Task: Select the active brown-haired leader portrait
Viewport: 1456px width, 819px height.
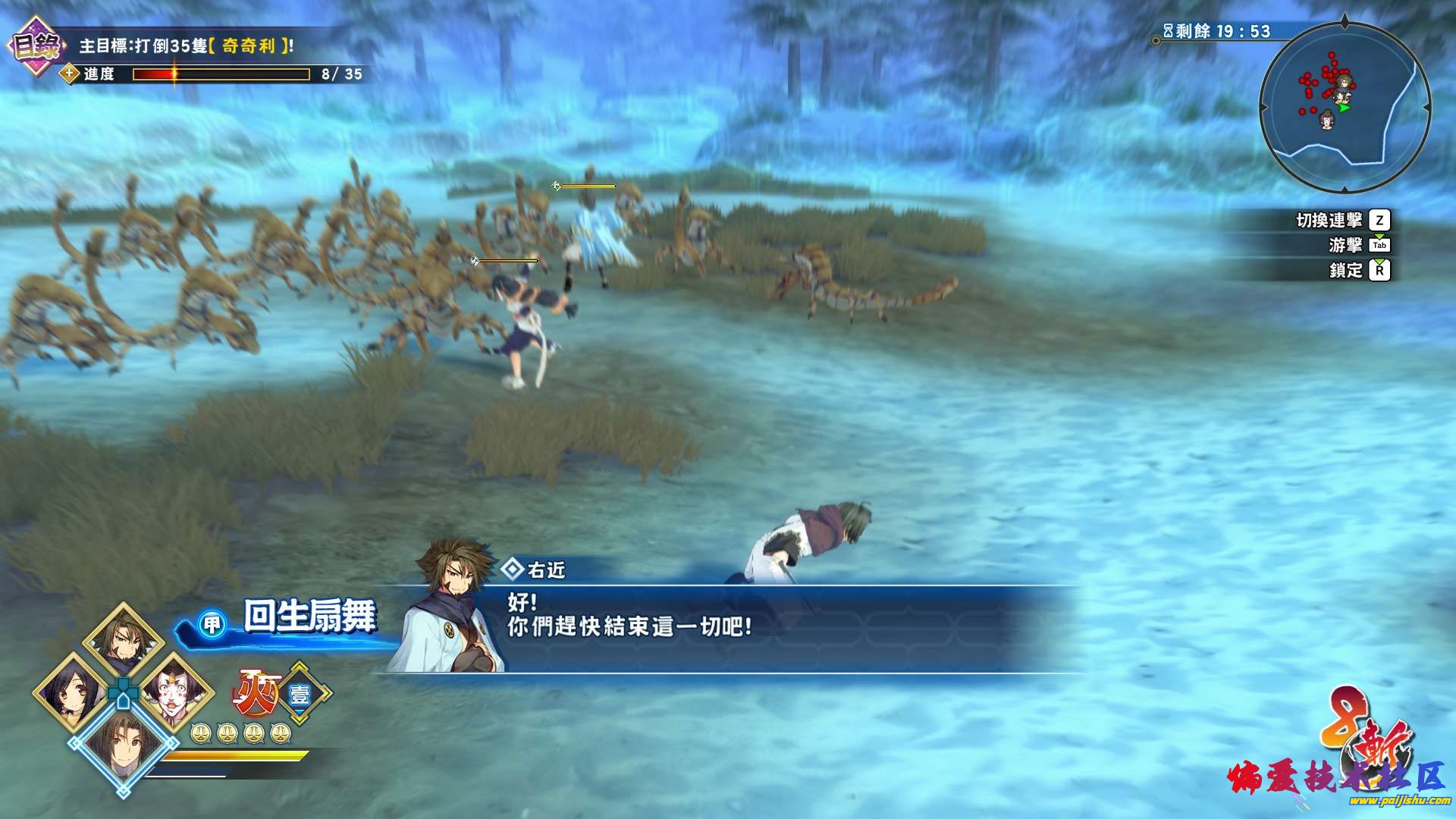Action: click(123, 746)
